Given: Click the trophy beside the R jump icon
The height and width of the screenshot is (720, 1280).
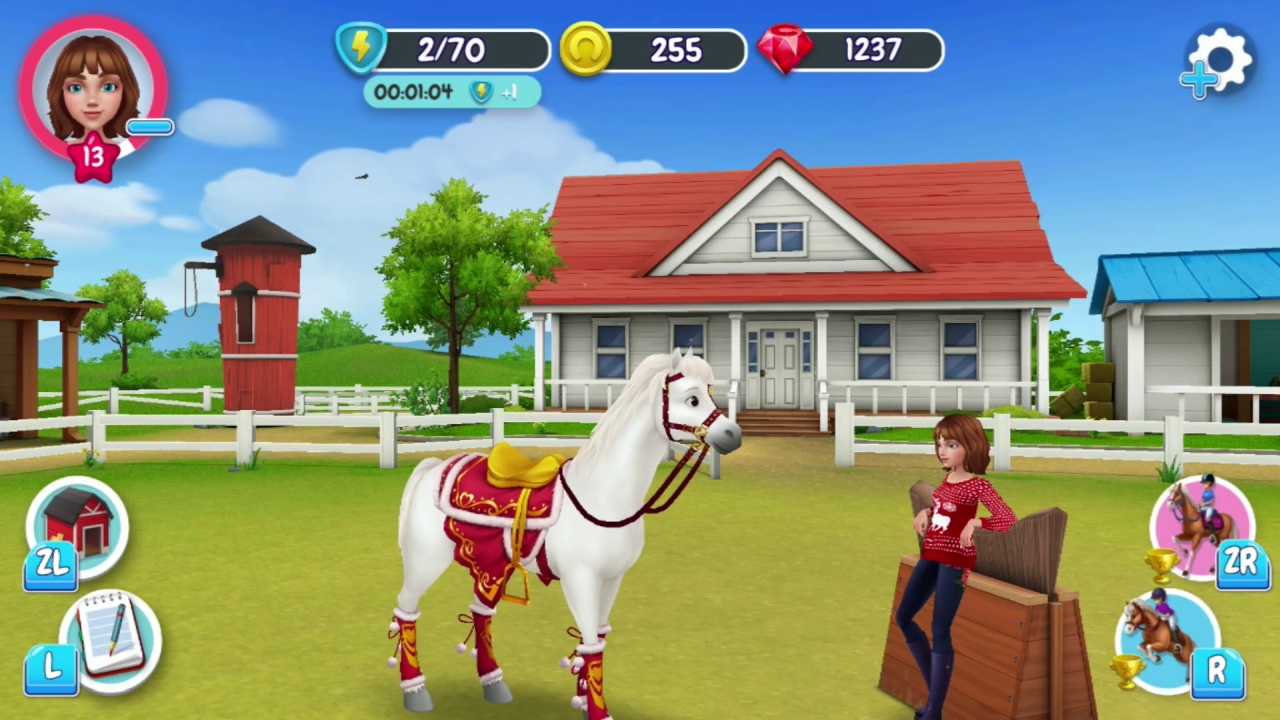Looking at the screenshot, I should pos(1130,668).
